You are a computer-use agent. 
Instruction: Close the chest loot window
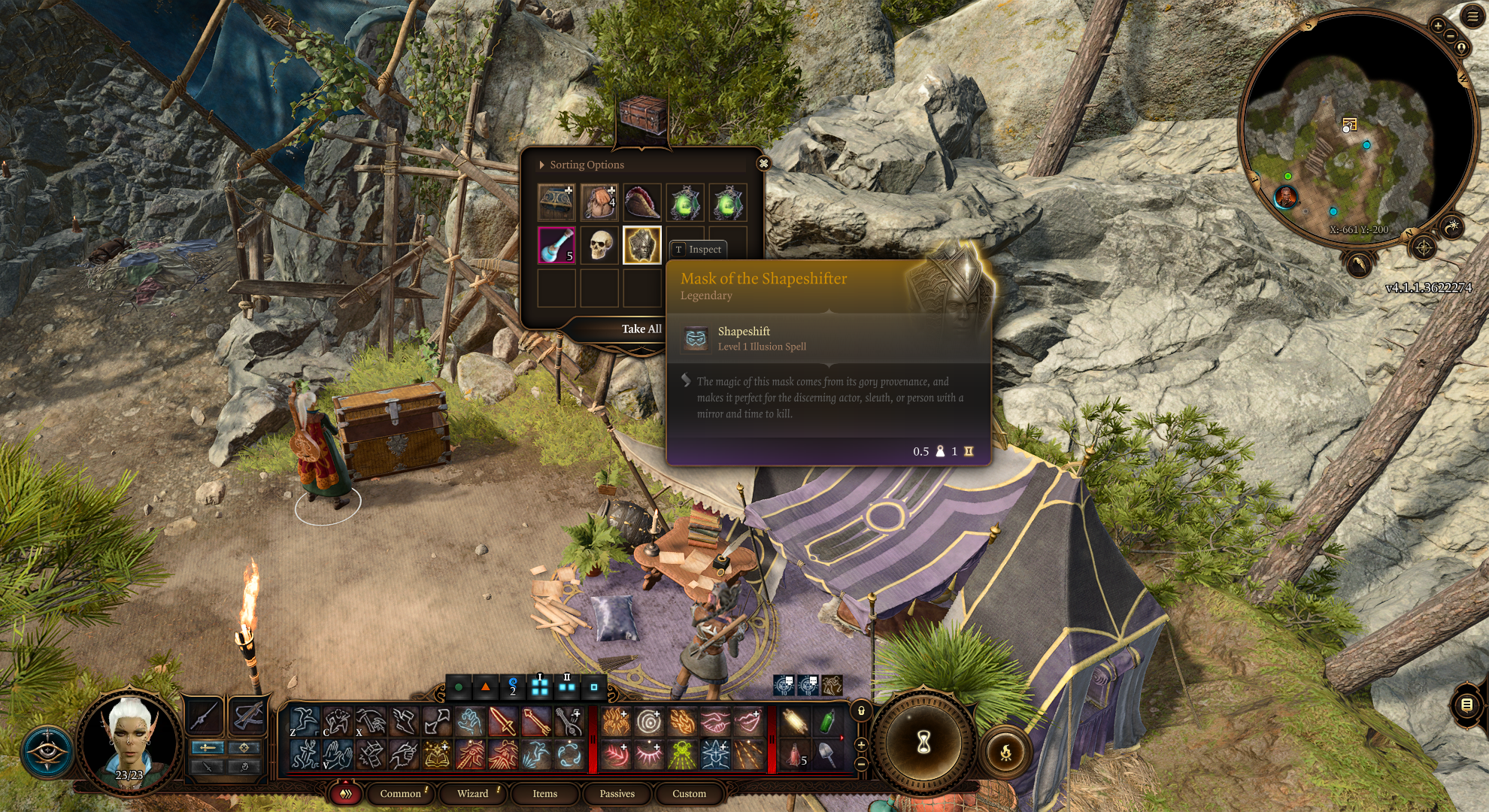pyautogui.click(x=763, y=163)
